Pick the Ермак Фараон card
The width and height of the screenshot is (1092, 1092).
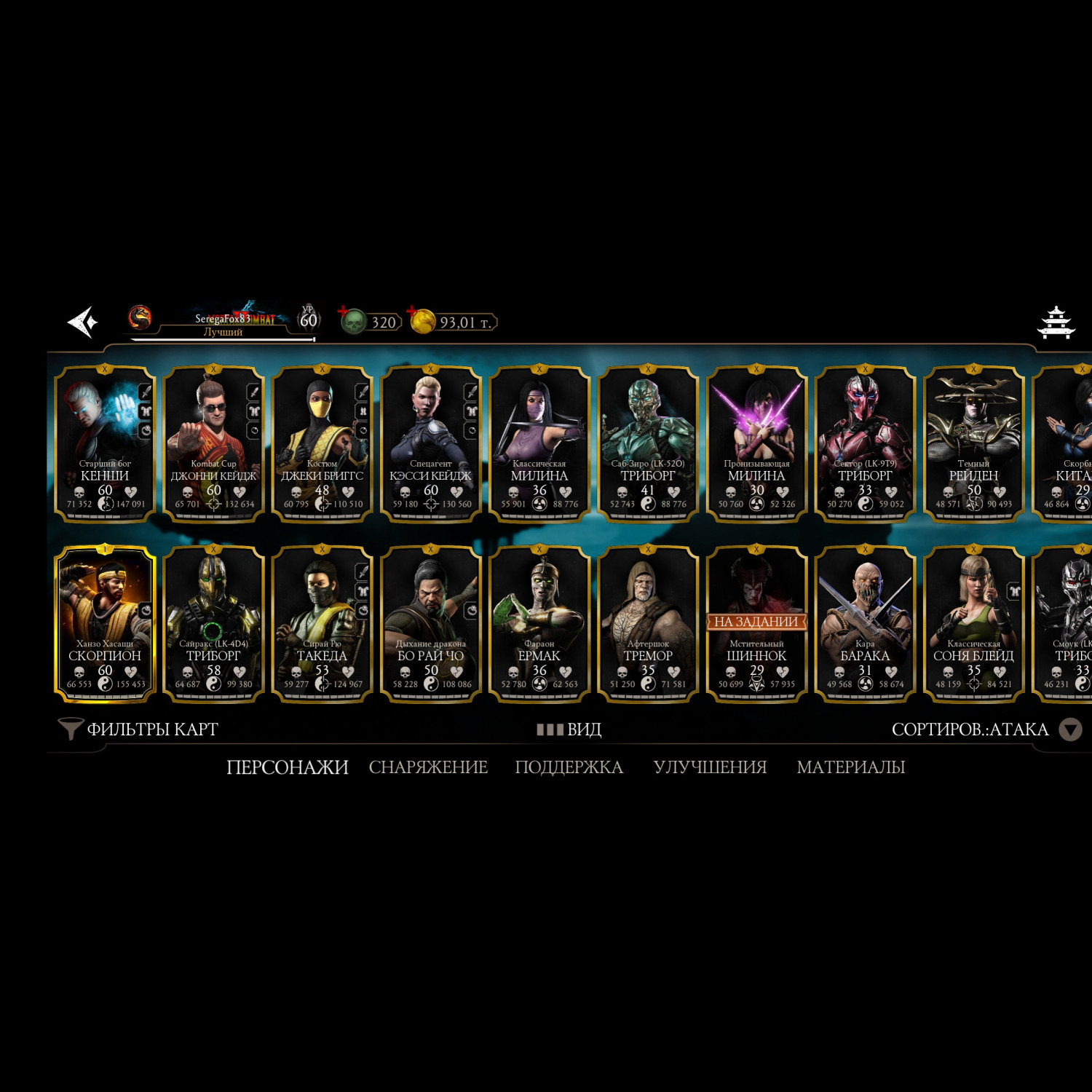click(x=539, y=624)
